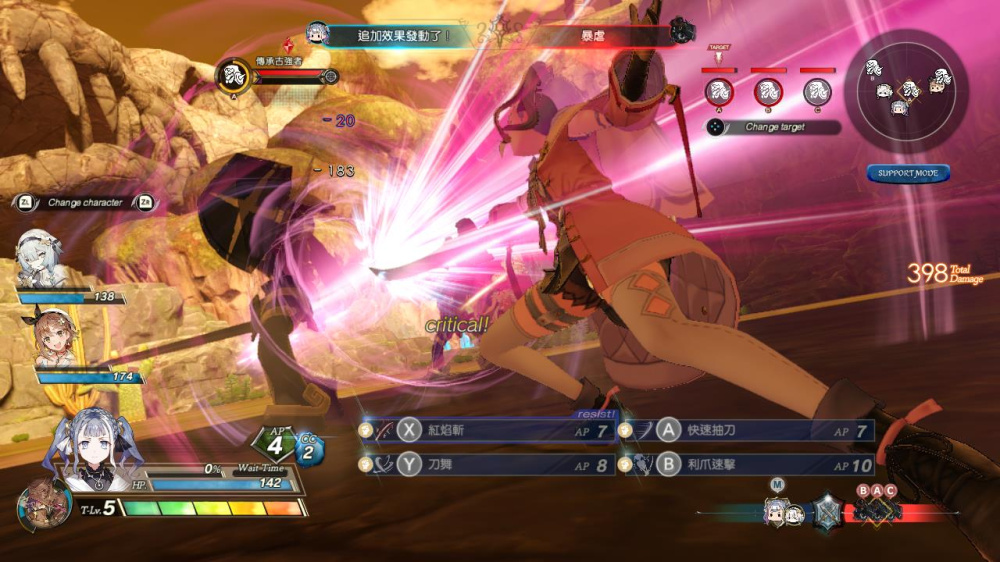
Task: Choose the 利爪速擊 skill
Action: [x=747, y=465]
